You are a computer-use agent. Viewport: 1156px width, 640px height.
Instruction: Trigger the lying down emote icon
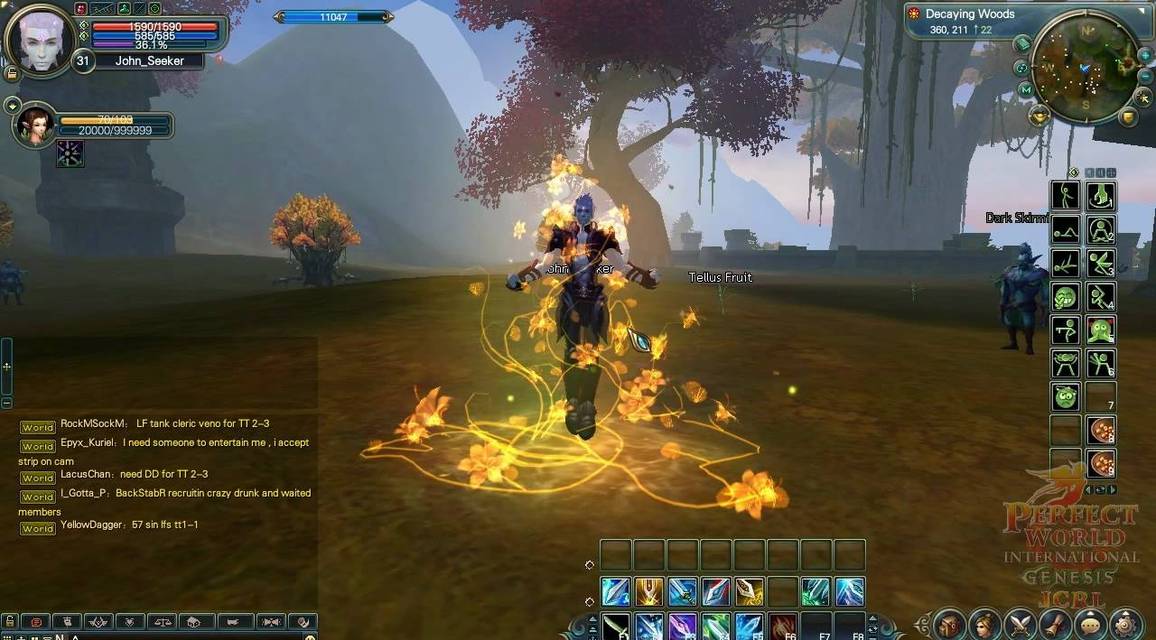[x=1066, y=231]
